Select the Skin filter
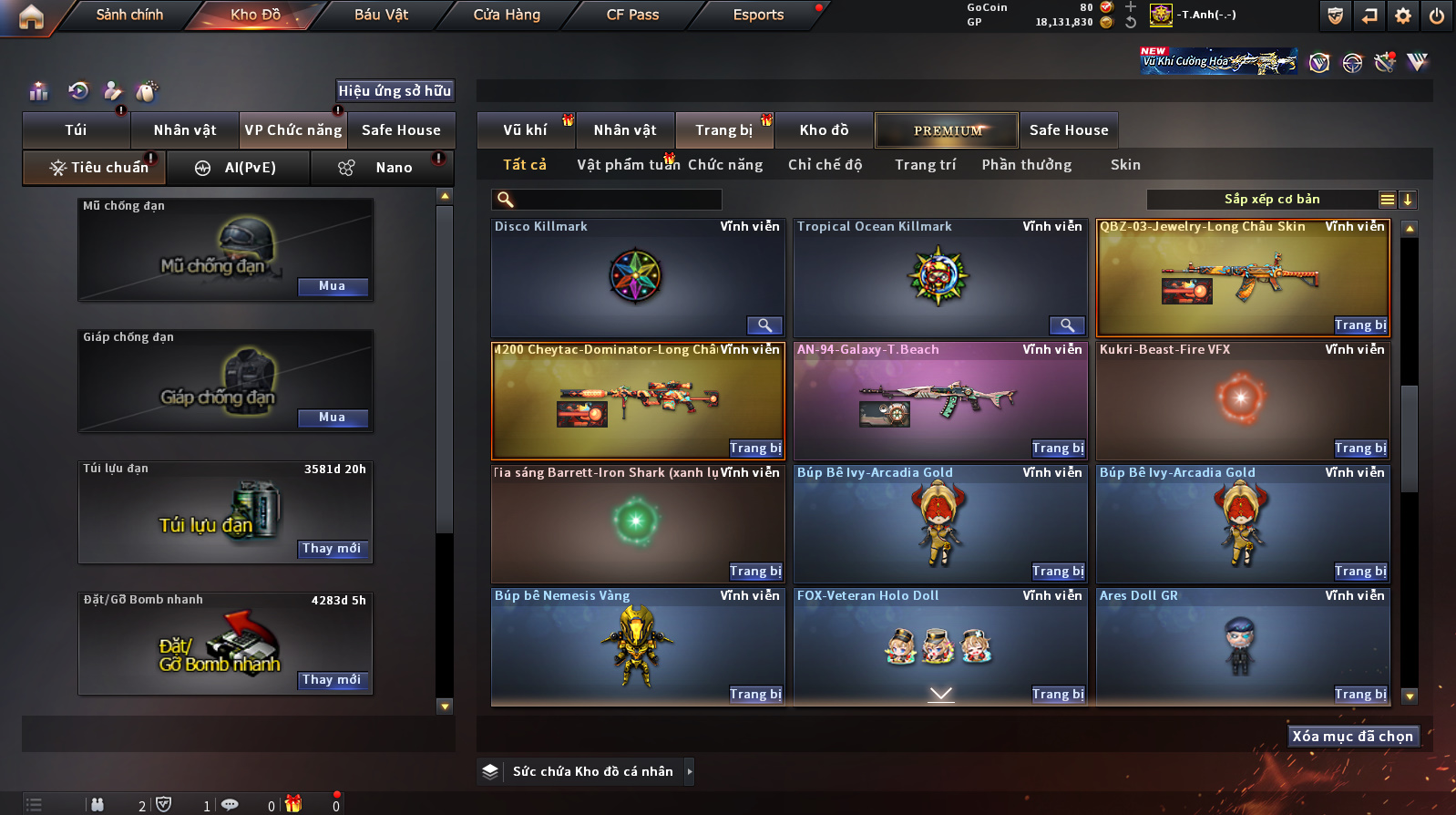 (1125, 165)
